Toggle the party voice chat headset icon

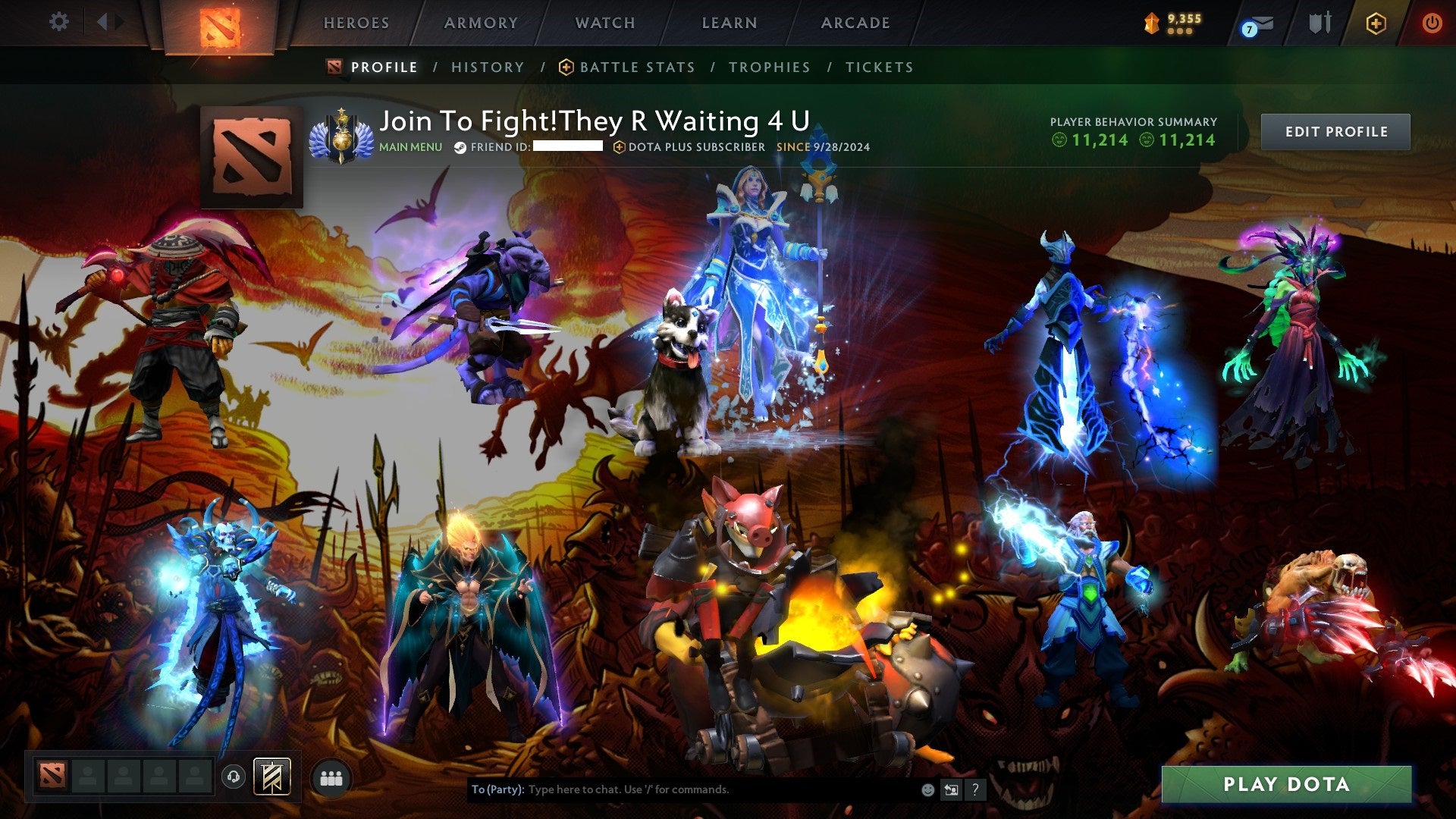point(234,777)
